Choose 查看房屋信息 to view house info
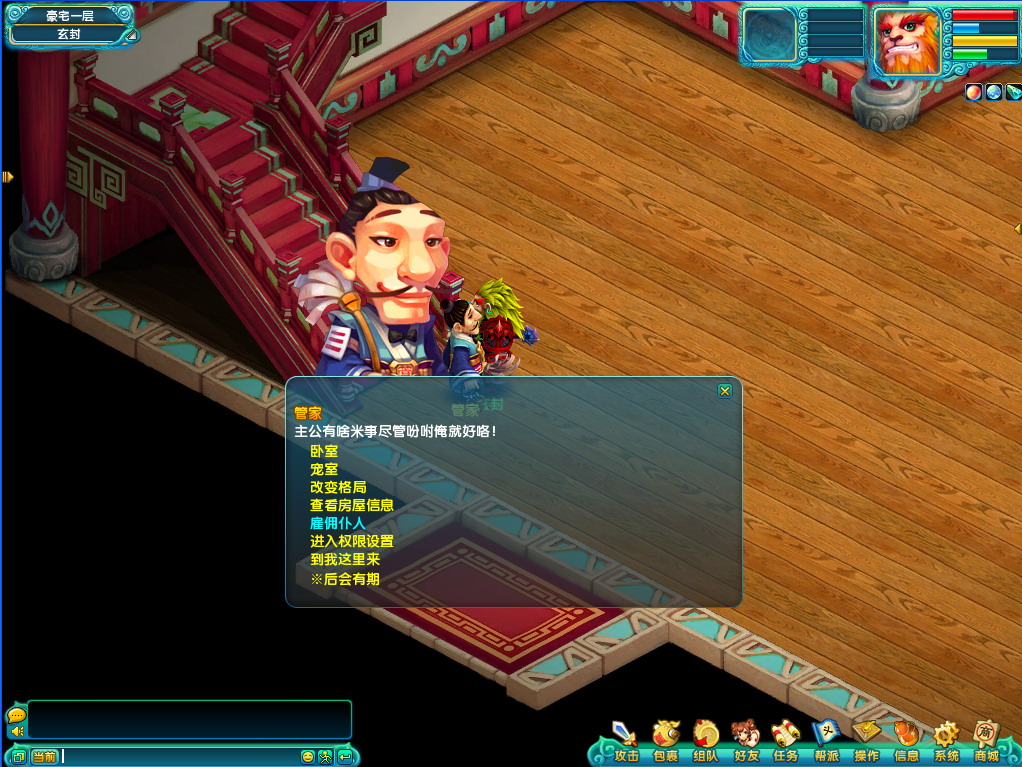 click(351, 505)
